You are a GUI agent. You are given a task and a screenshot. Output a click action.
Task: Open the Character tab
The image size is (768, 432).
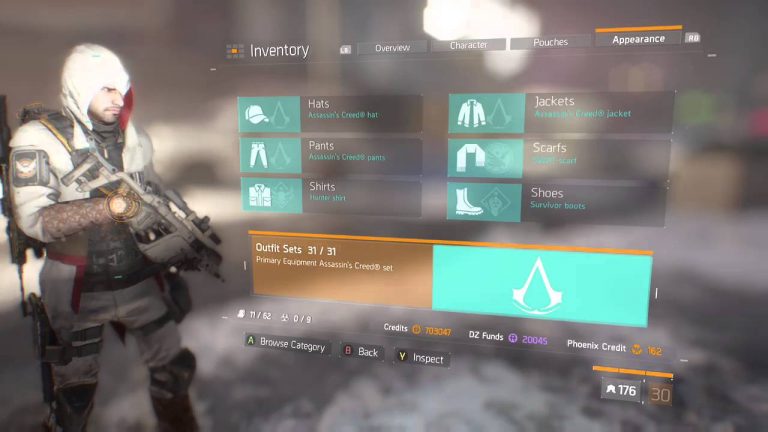(x=468, y=45)
